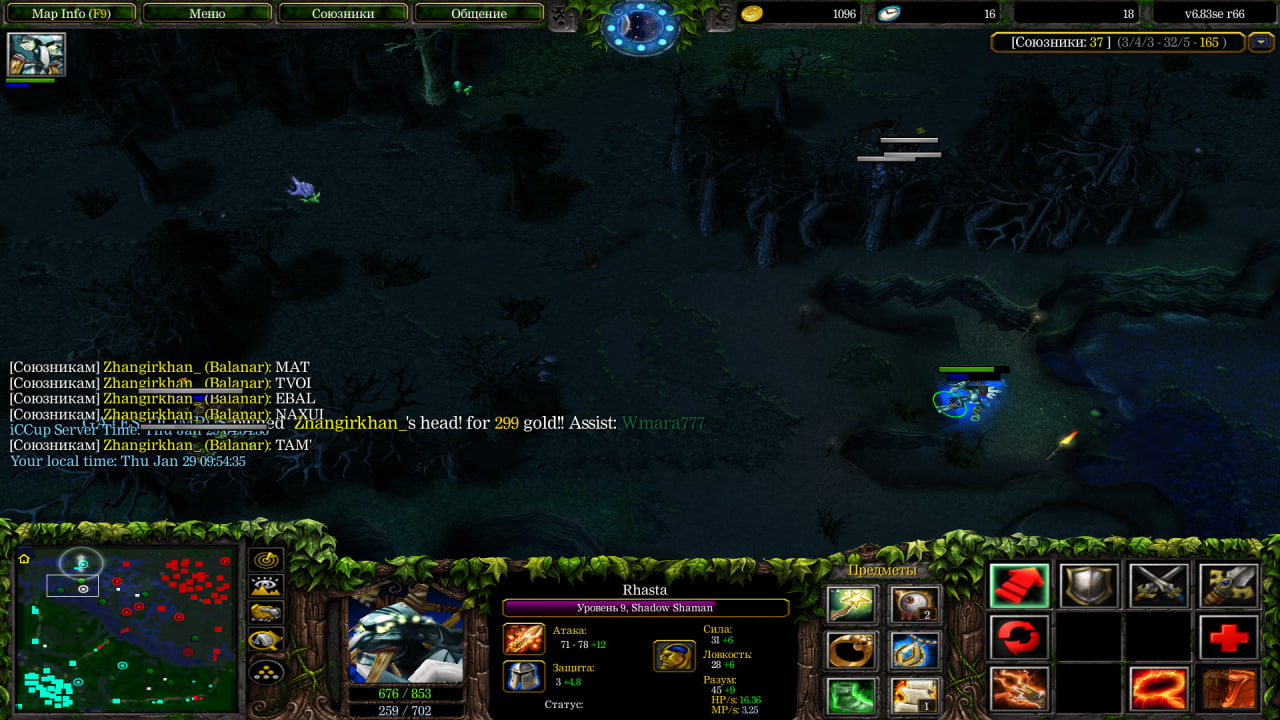Viewport: 1280px width, 720px height.
Task: Activate the minimap signal ping button
Action: (x=266, y=561)
